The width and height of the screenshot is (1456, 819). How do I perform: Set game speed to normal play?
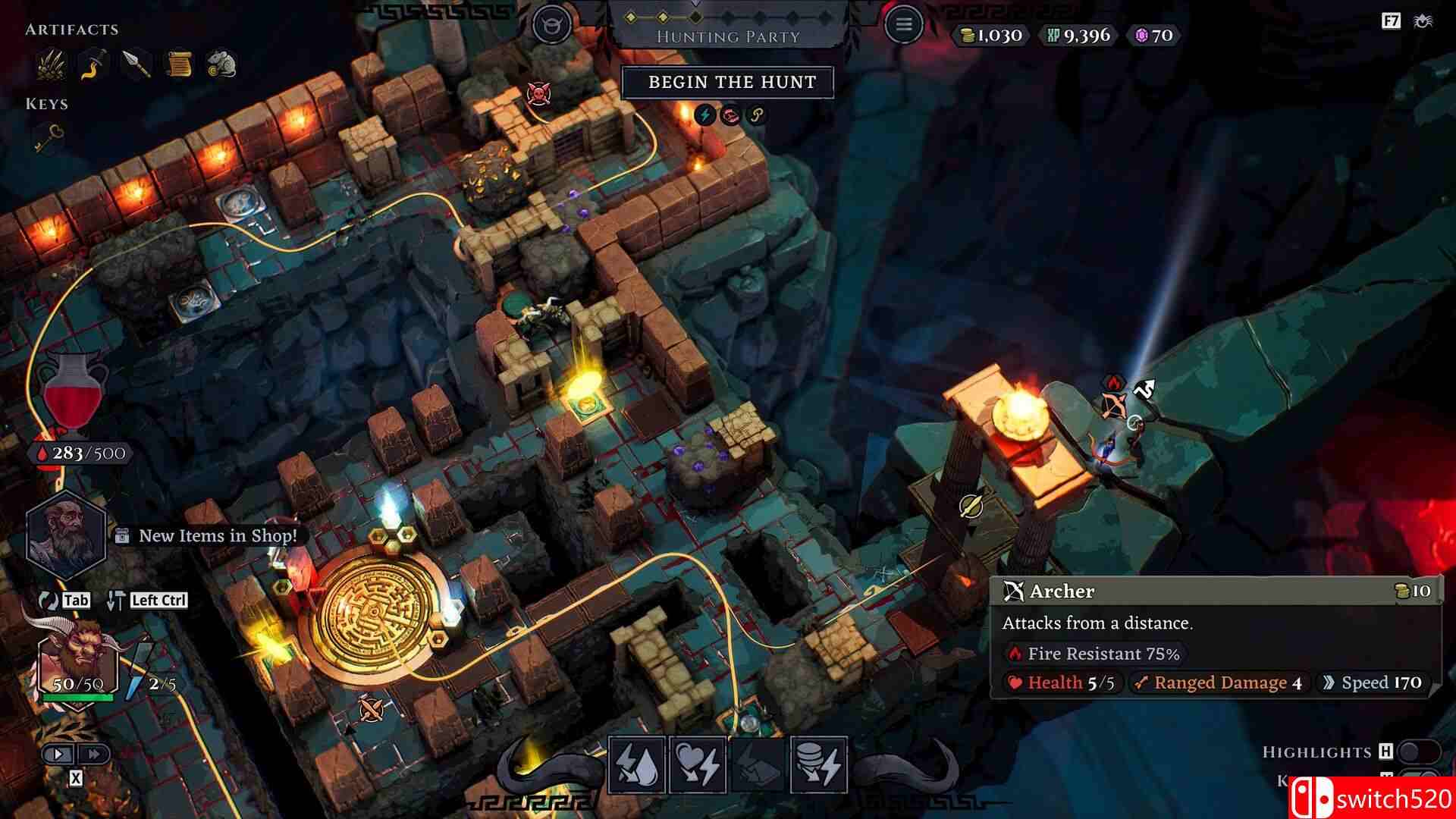point(58,754)
